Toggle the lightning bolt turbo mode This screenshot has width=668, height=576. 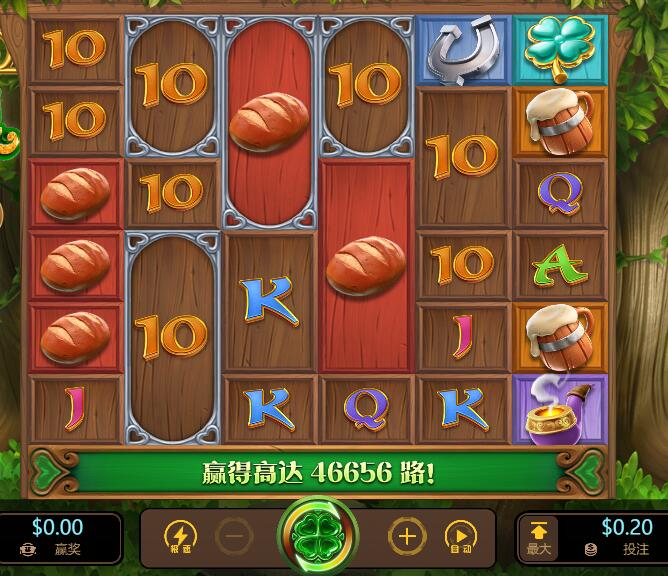coord(180,537)
